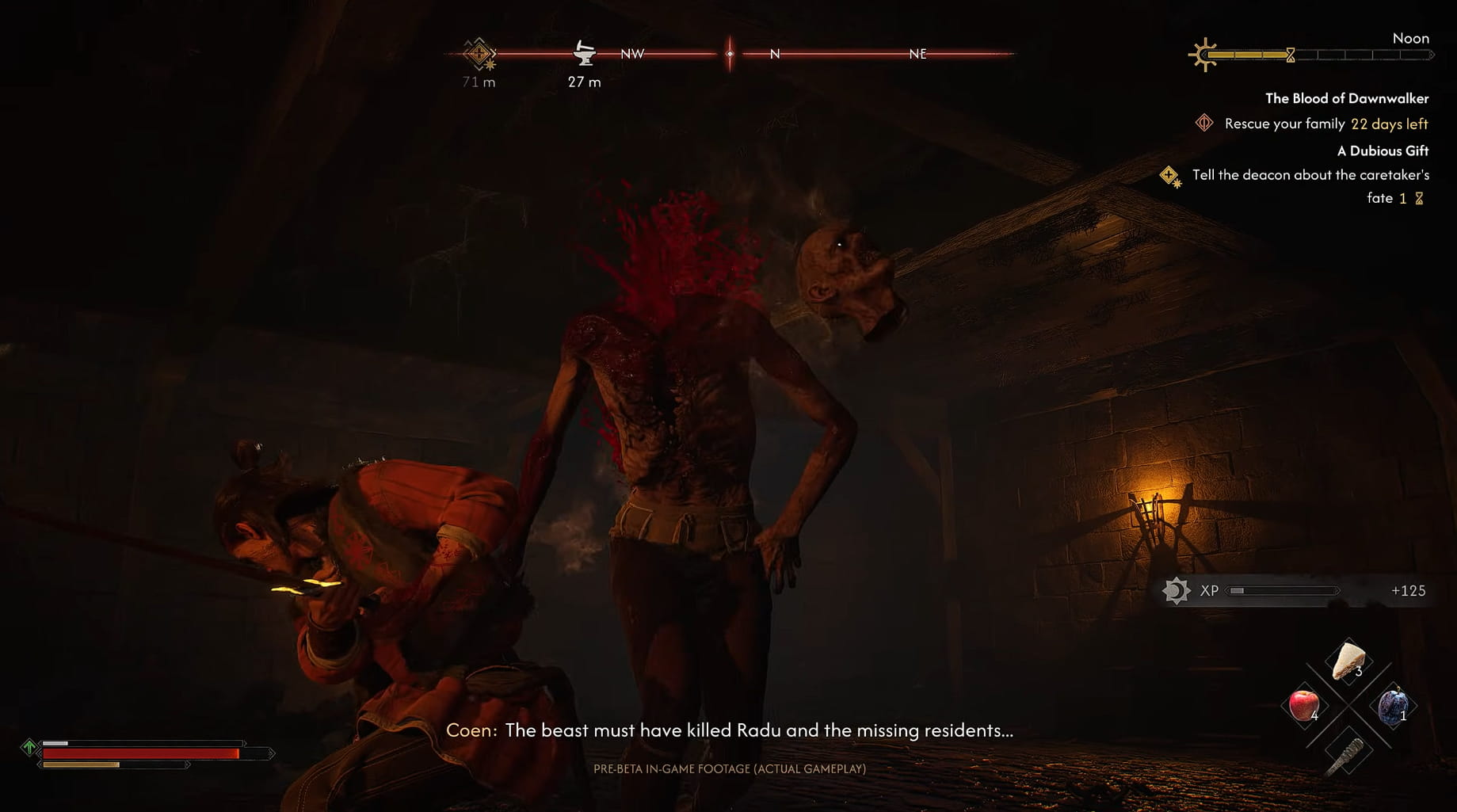Click the sun icon on the day timeline
This screenshot has width=1457, height=812.
pyautogui.click(x=1205, y=54)
